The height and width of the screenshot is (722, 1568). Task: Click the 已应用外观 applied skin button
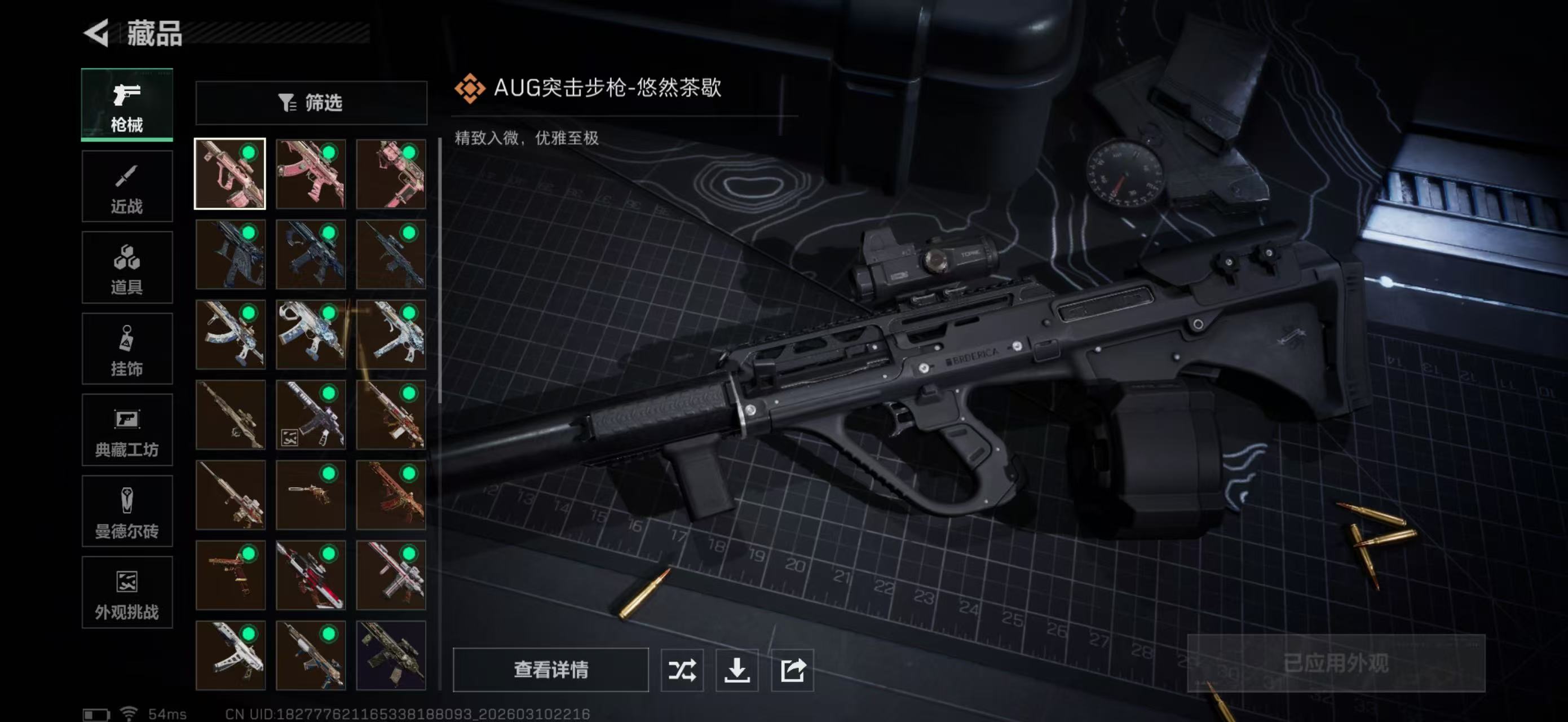tap(1336, 663)
